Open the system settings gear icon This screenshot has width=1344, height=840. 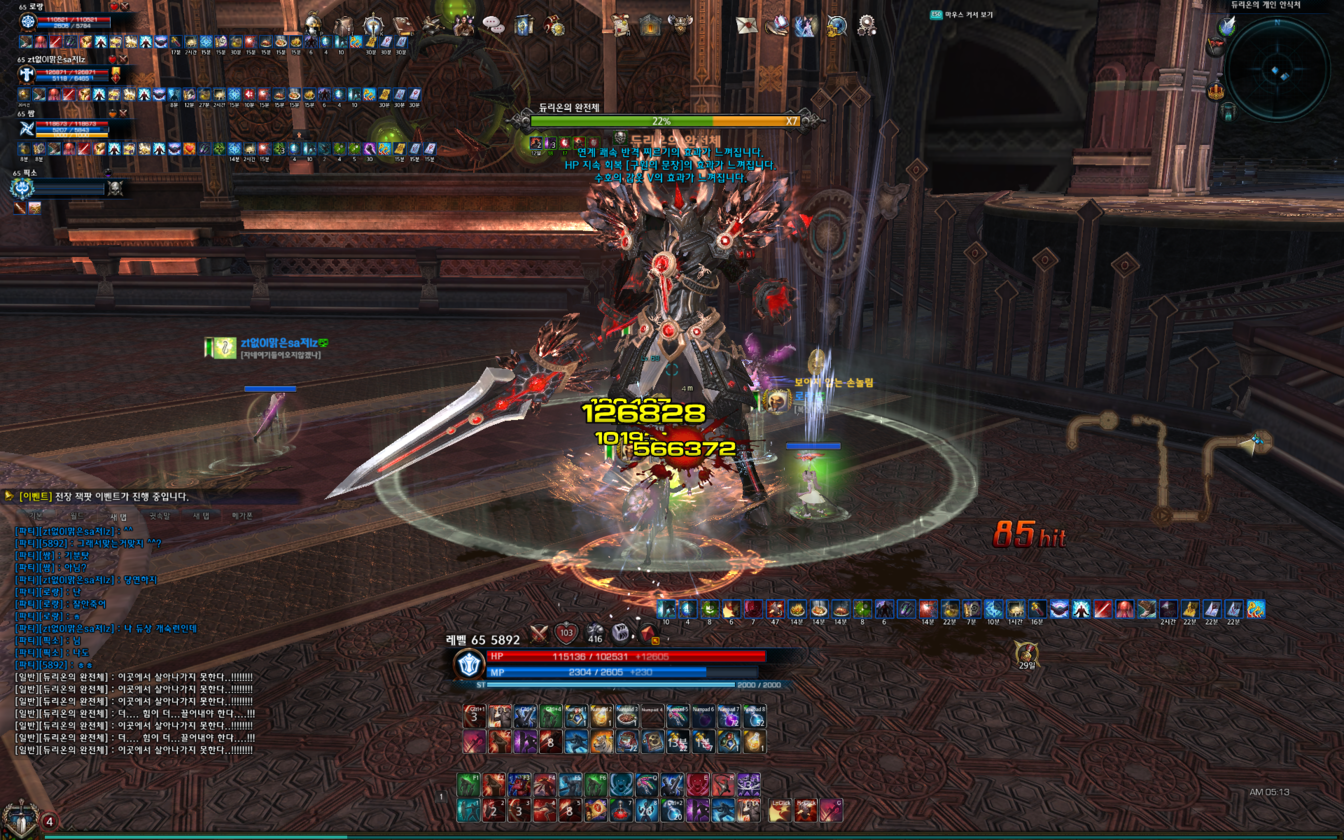867,26
